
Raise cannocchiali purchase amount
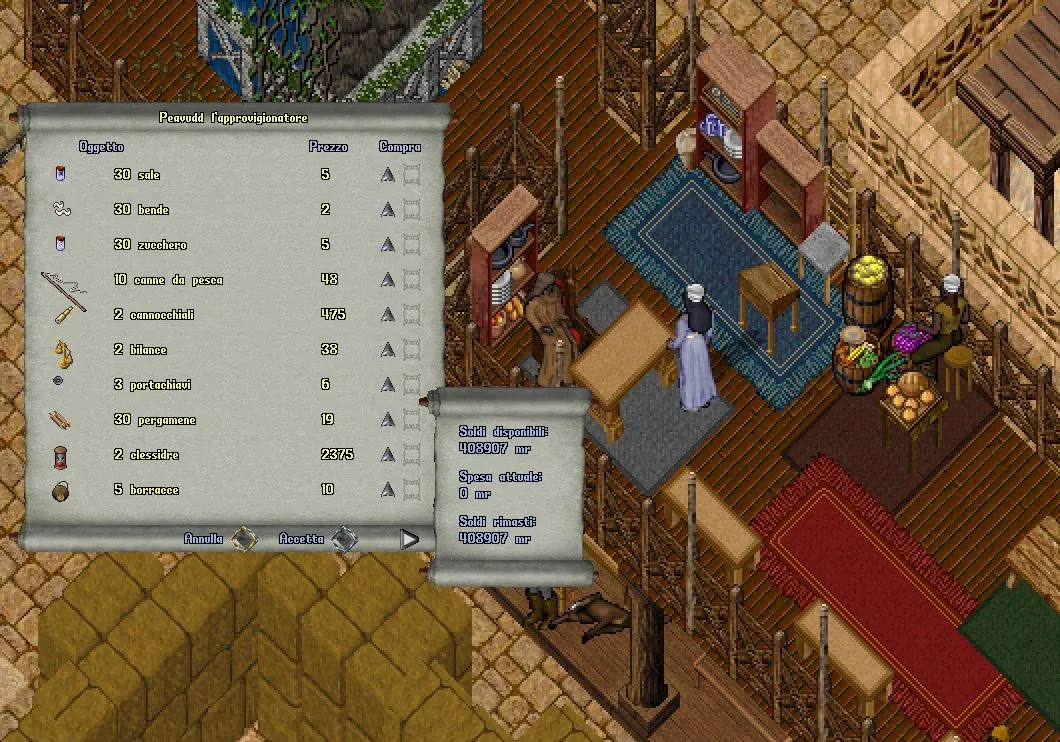coord(388,315)
